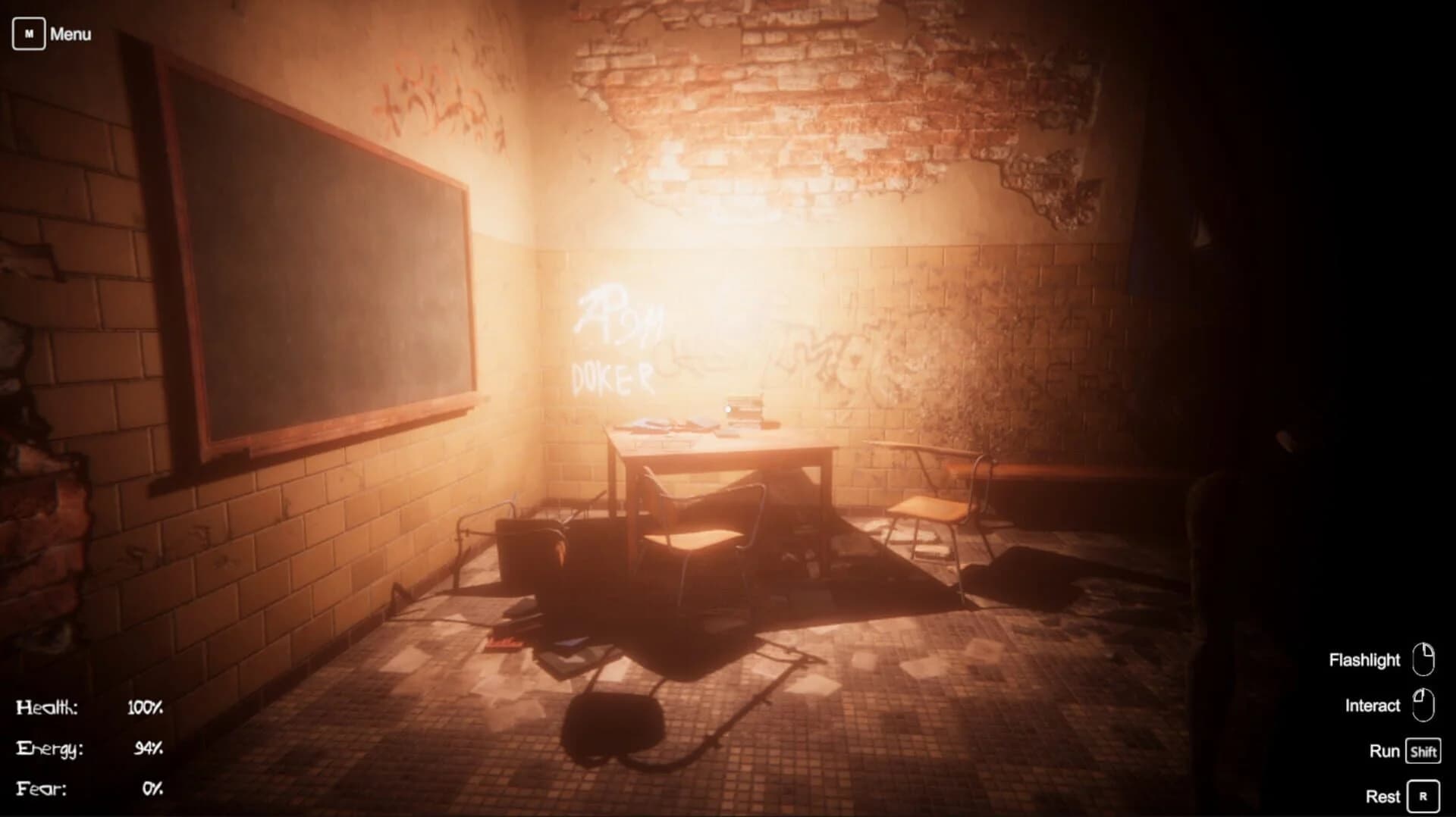Toggle the flashlight via its HUD prompt
This screenshot has height=817, width=1456.
point(1365,659)
